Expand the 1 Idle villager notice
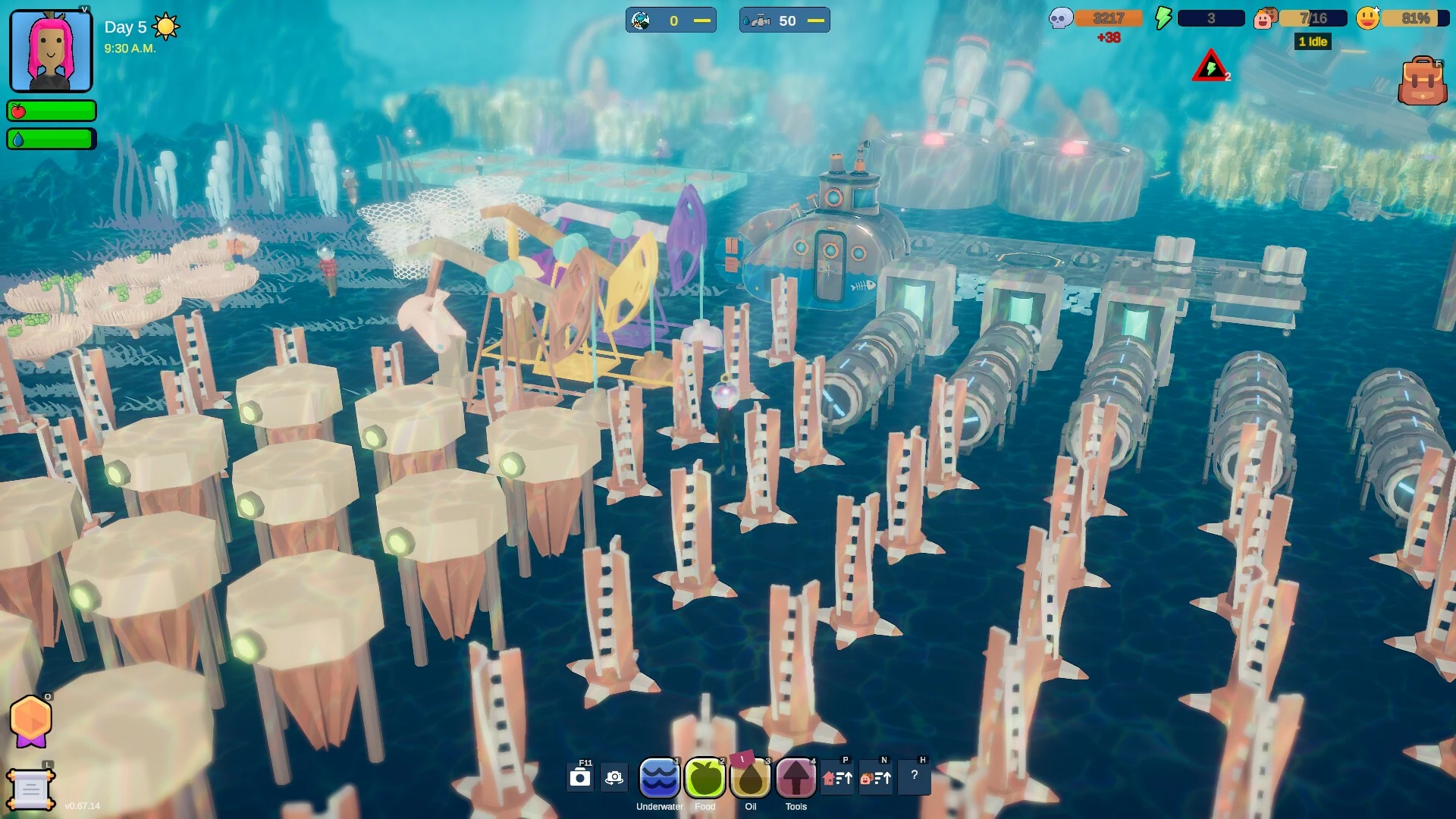This screenshot has width=1456, height=819. coord(1312,42)
